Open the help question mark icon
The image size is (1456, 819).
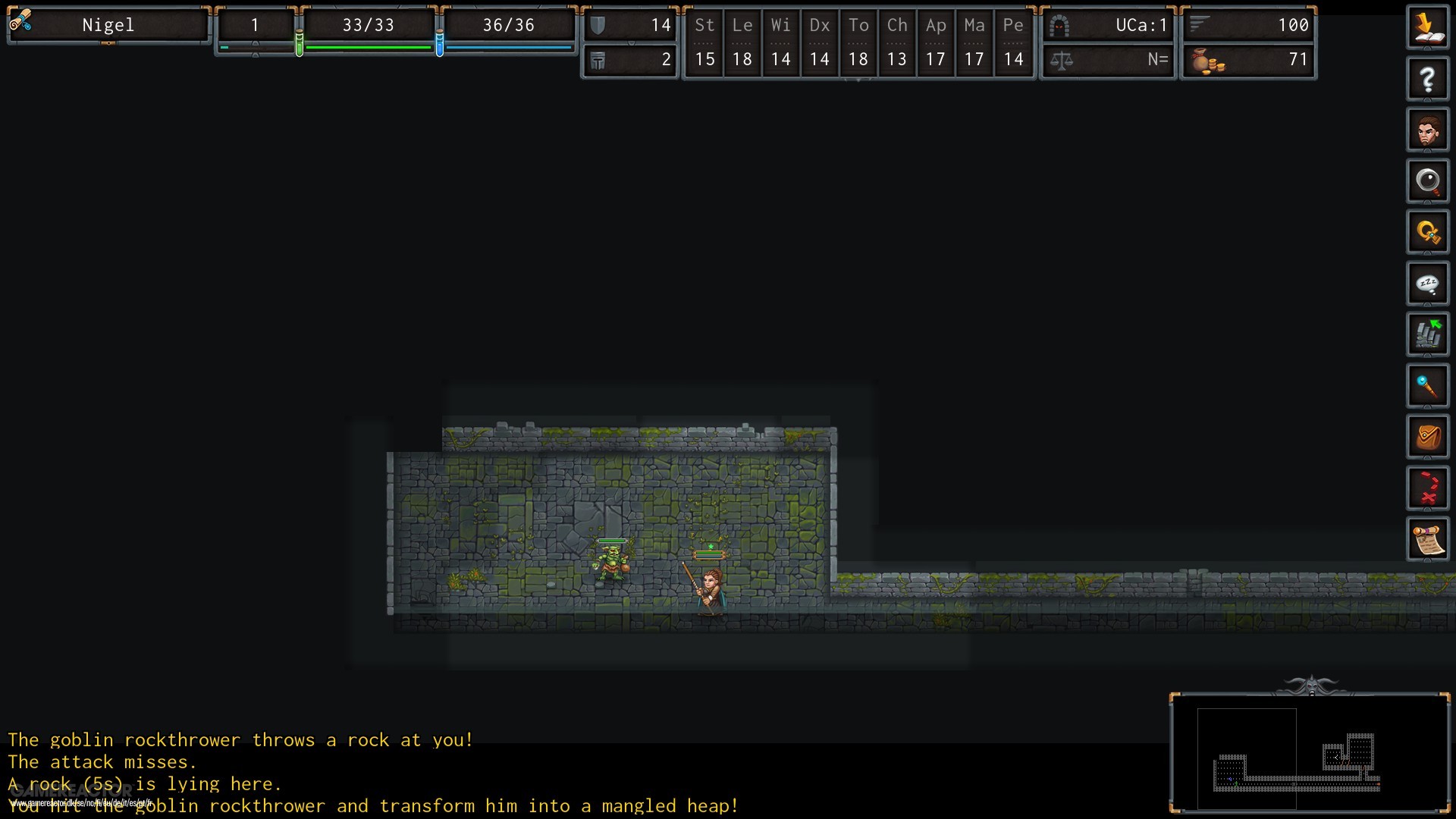(x=1428, y=78)
